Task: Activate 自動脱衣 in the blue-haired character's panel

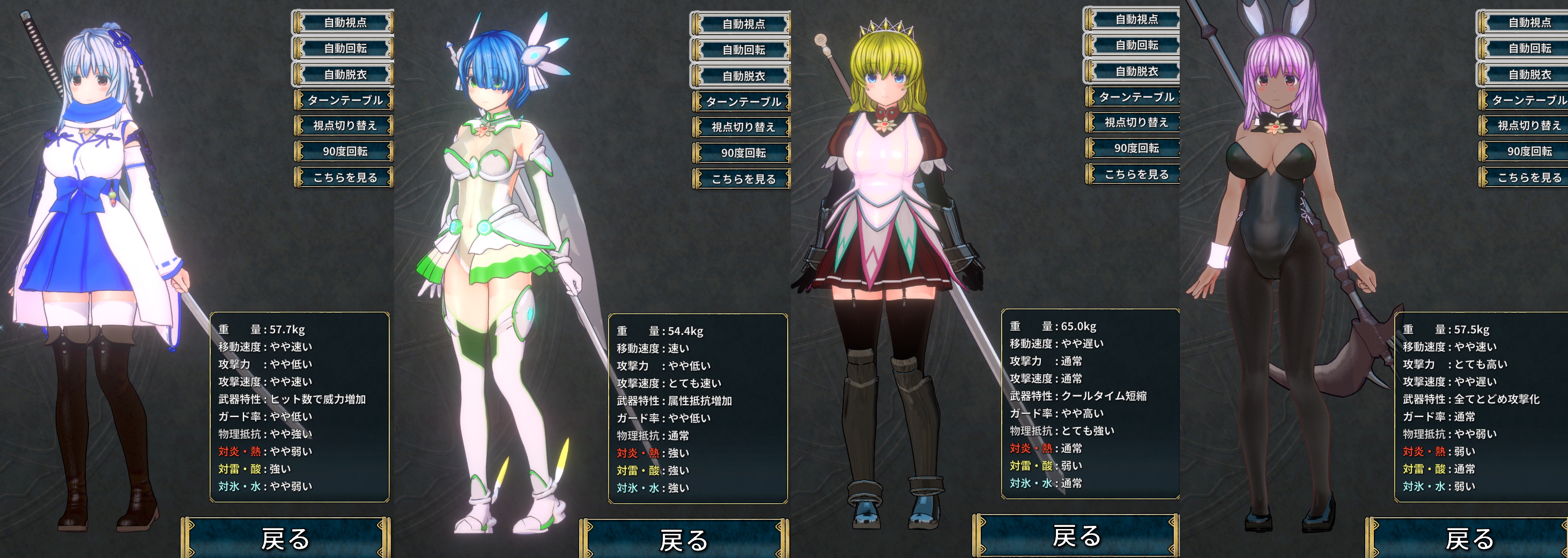Action: (743, 76)
